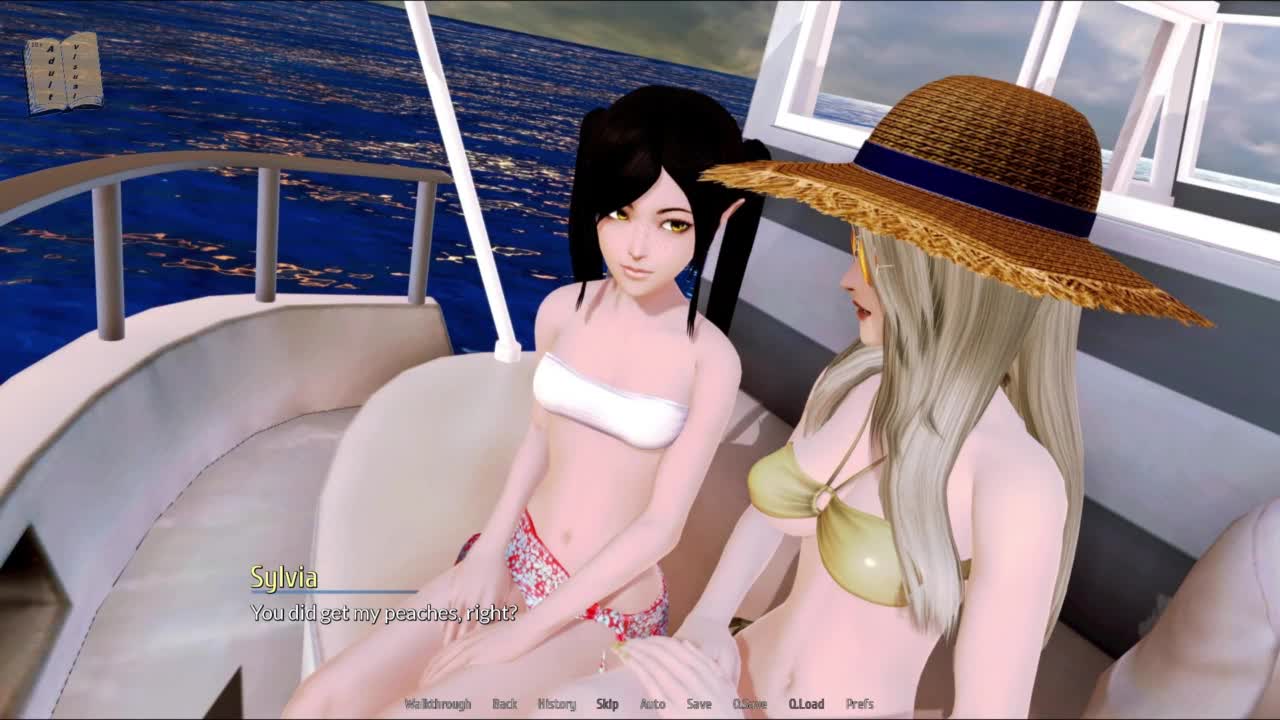Open the dialogue History log
The height and width of the screenshot is (720, 1280).
pyautogui.click(x=557, y=704)
